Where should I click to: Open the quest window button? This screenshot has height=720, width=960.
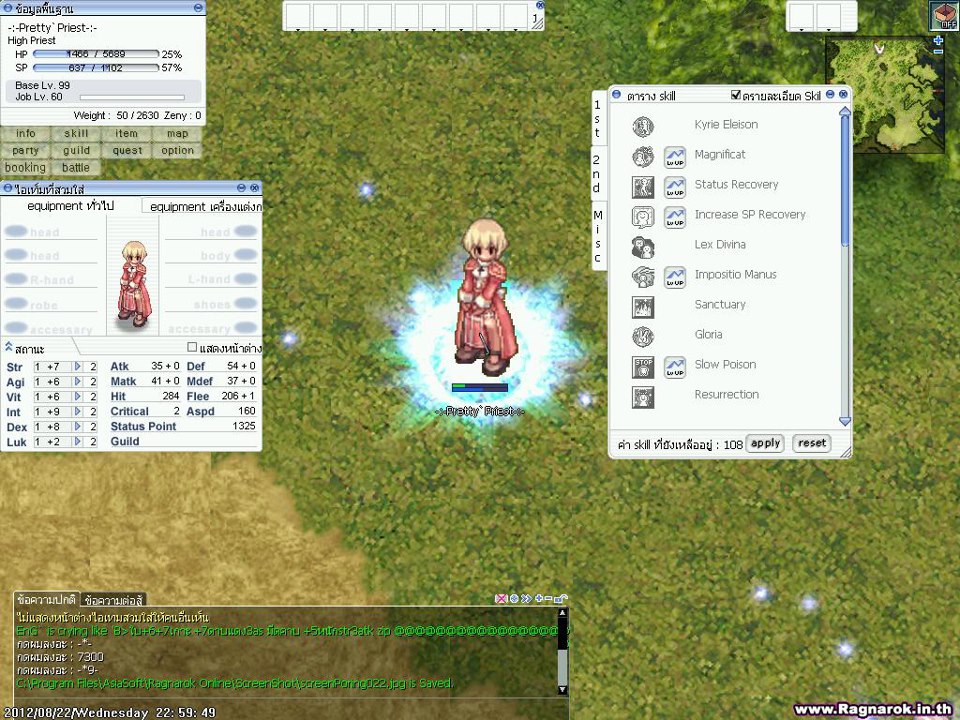tap(127, 151)
